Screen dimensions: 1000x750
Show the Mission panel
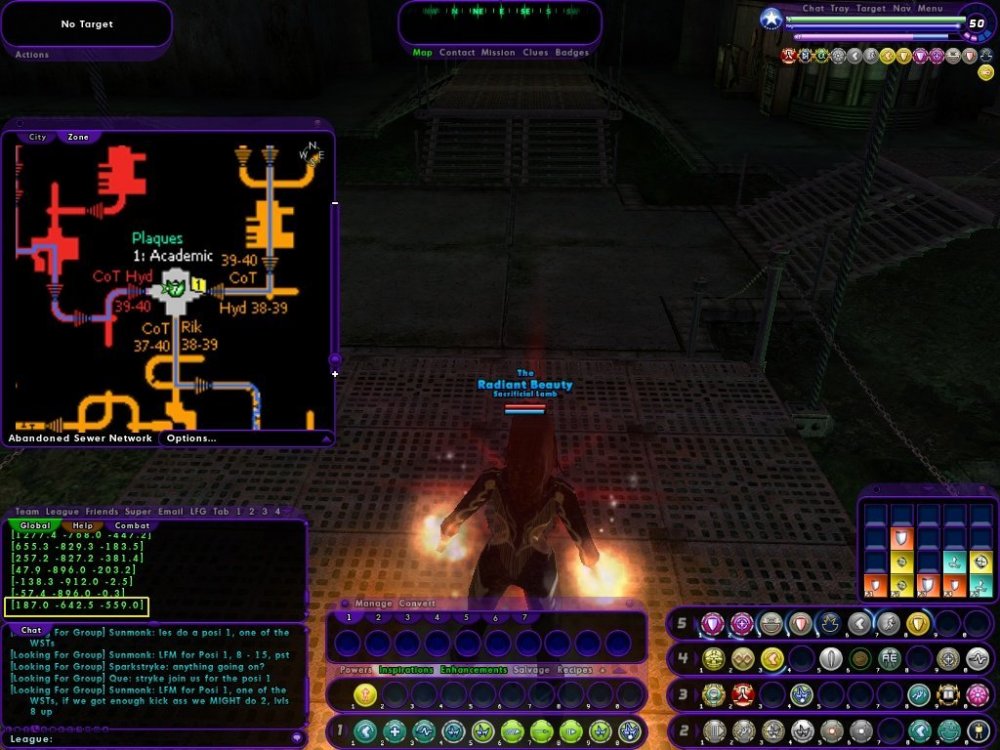point(498,52)
